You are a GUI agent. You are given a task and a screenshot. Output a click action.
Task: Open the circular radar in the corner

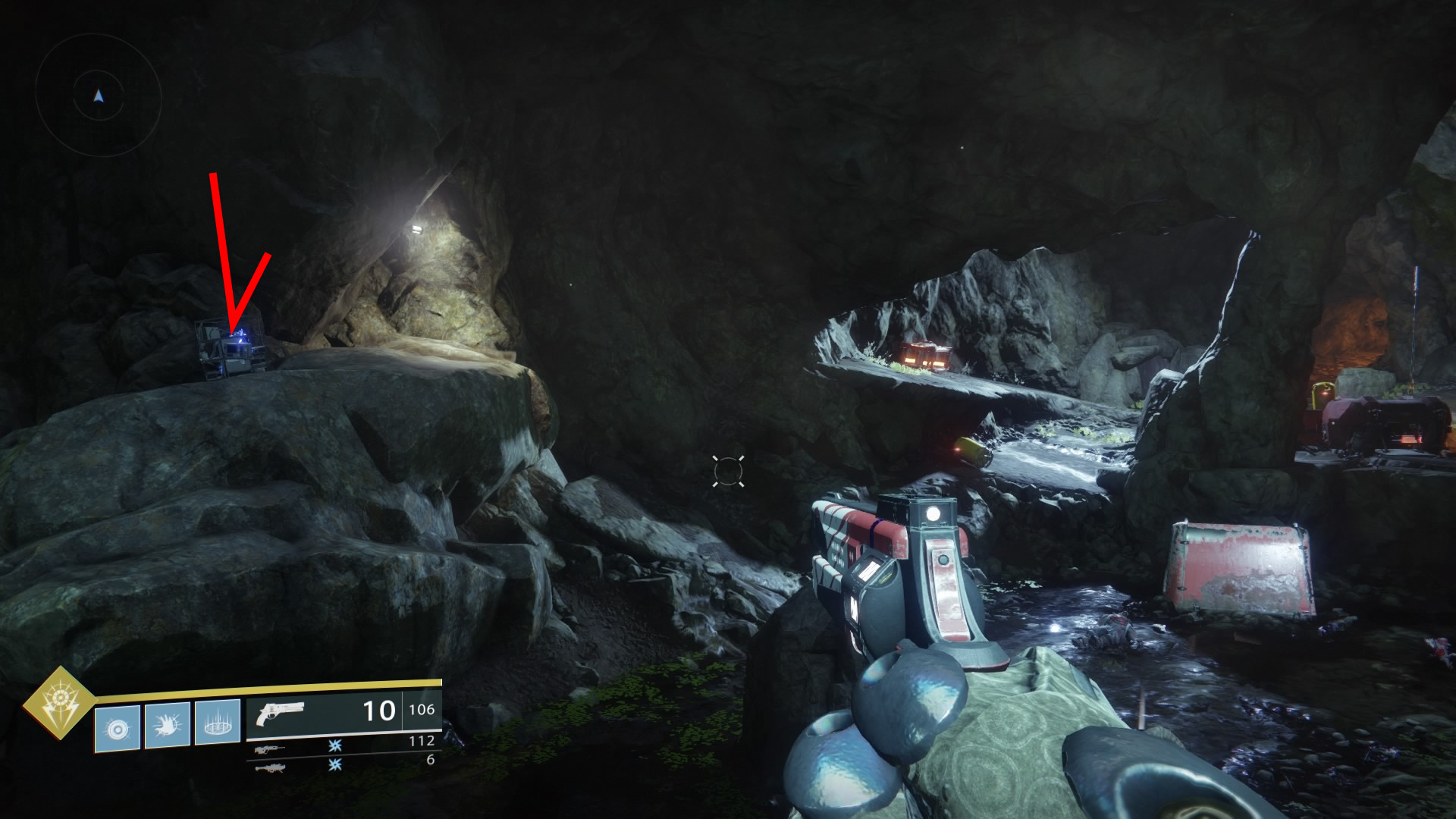point(99,96)
